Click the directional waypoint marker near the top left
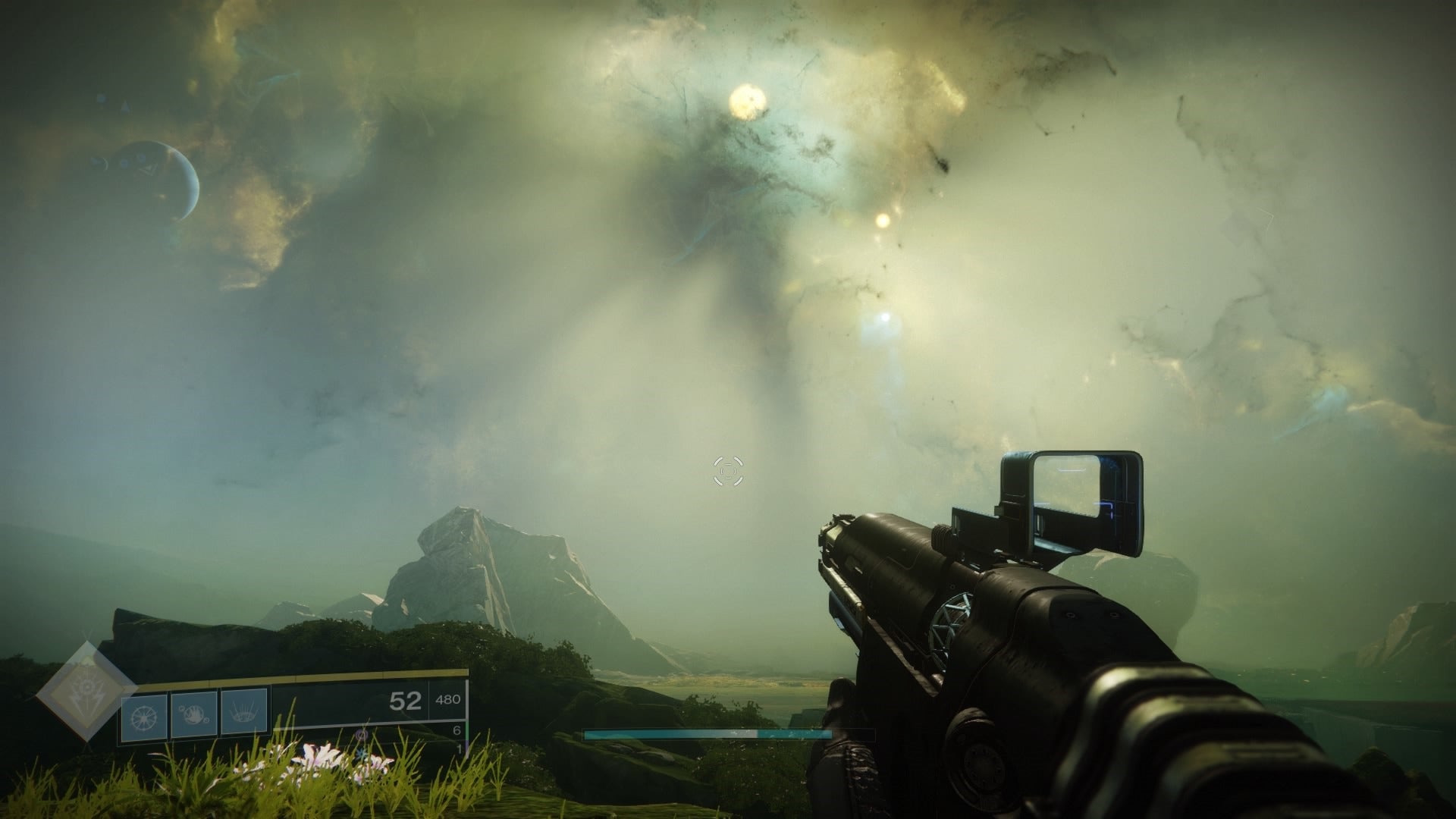Screen dimensions: 1456x819 (126, 105)
